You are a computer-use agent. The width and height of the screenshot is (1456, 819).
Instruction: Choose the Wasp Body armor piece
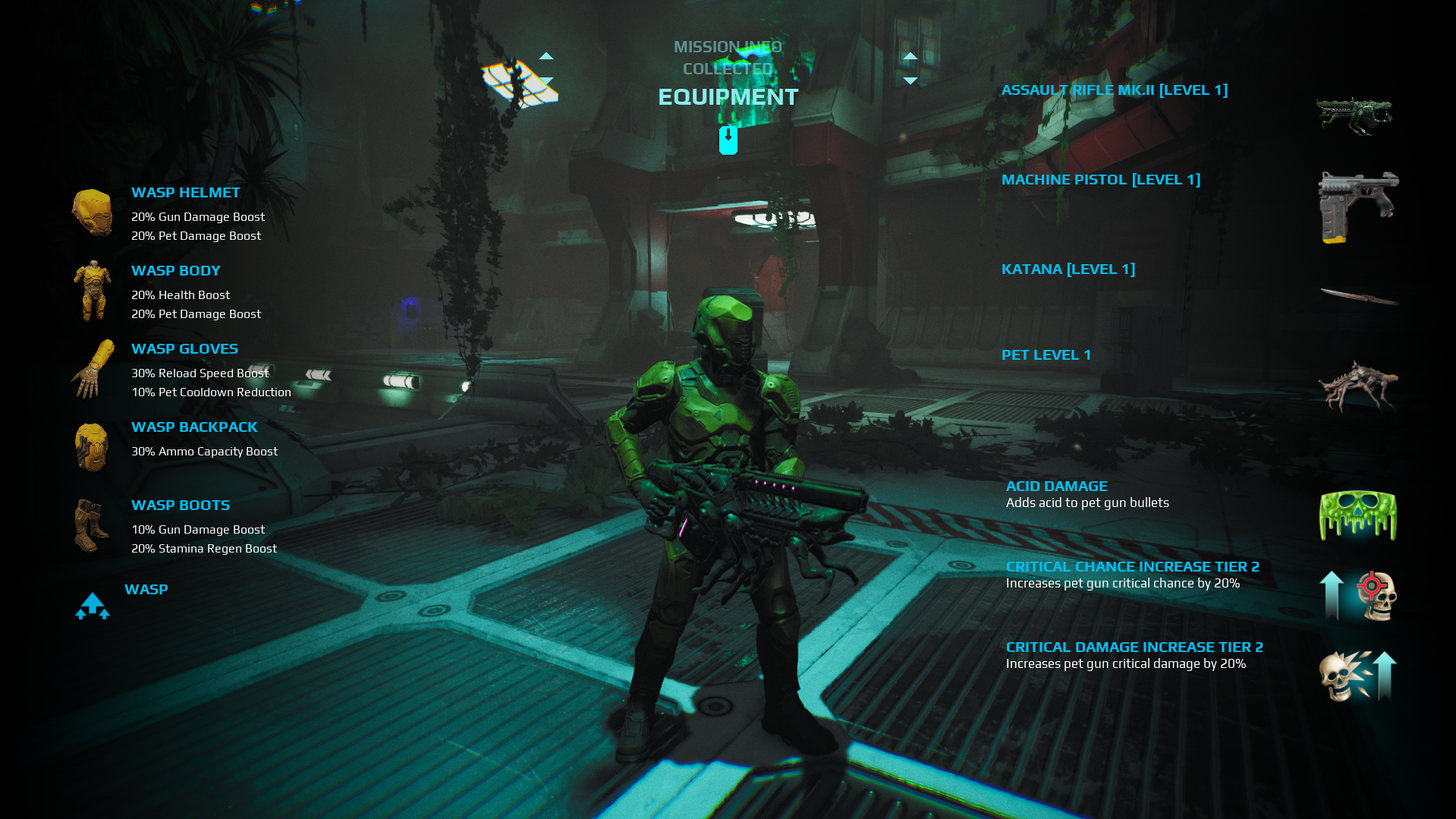click(175, 271)
